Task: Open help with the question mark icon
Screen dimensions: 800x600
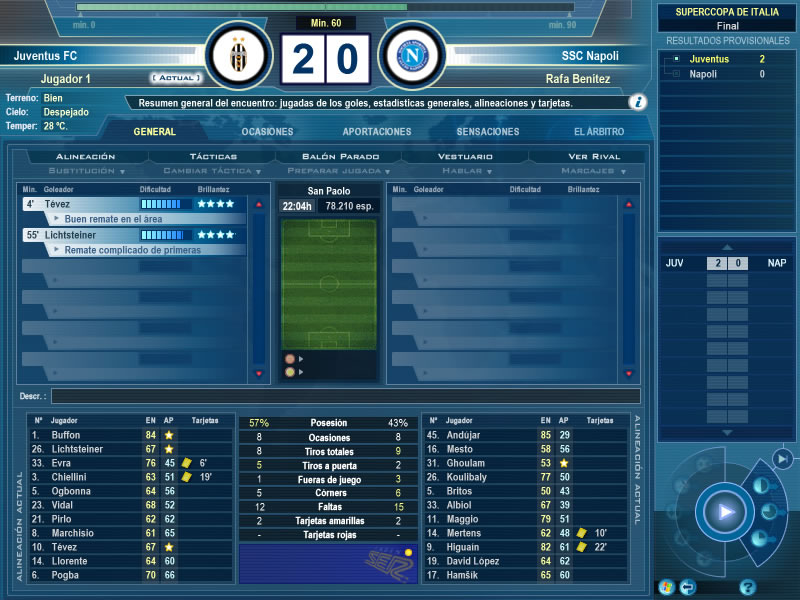Action: (747, 587)
